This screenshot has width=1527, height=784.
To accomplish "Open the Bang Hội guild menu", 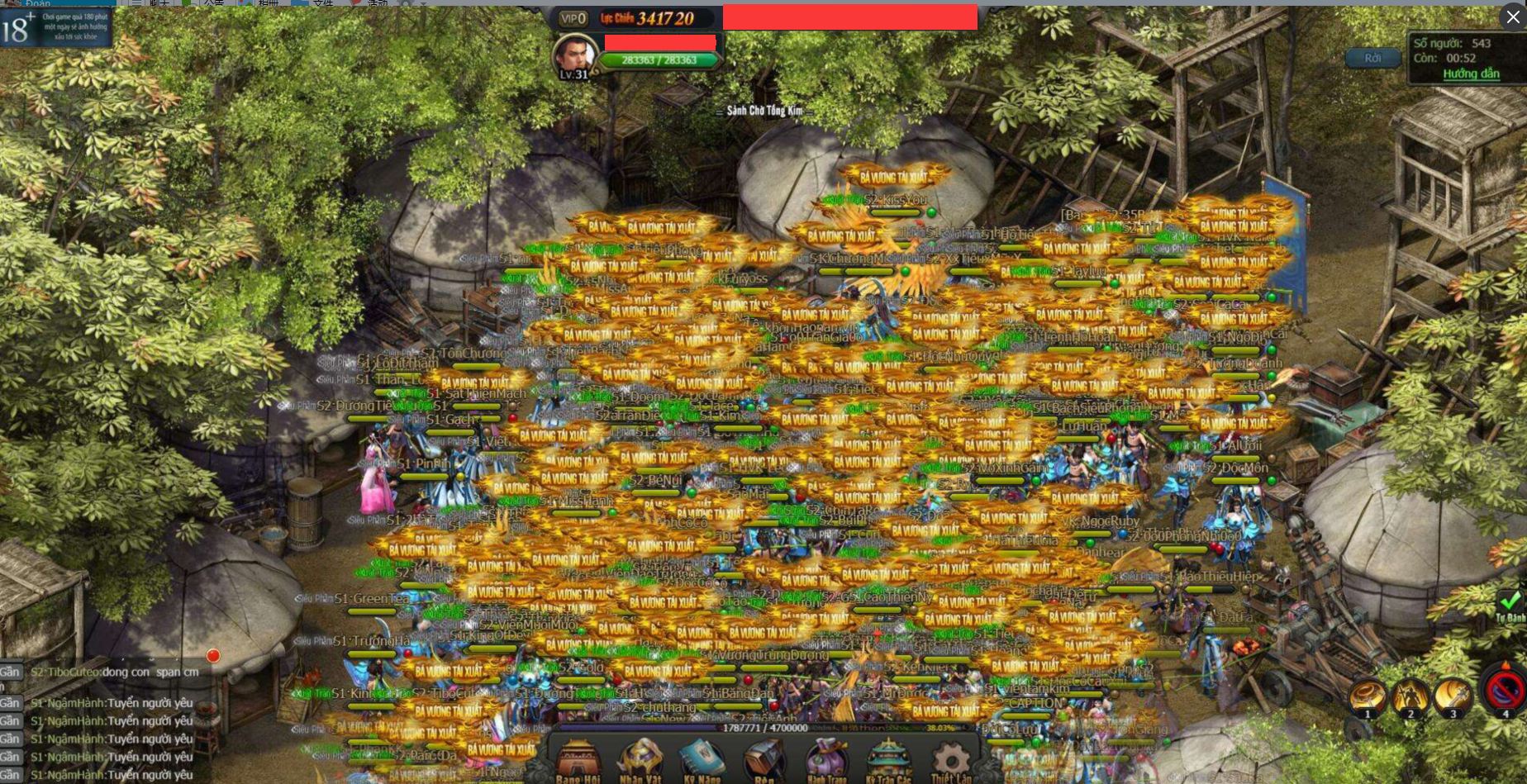I will tap(578, 760).
